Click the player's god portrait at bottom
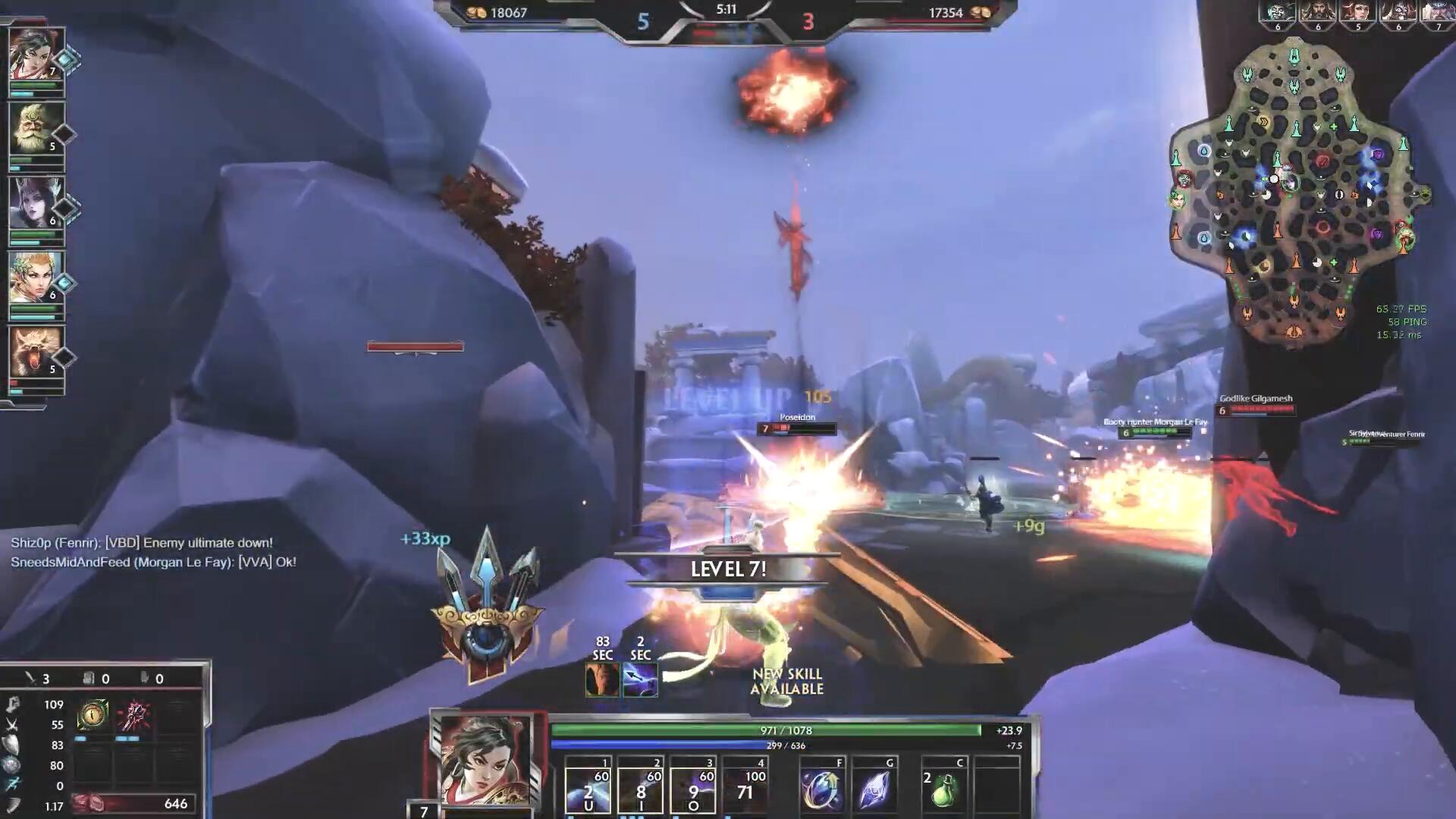This screenshot has width=1456, height=819. (x=485, y=761)
